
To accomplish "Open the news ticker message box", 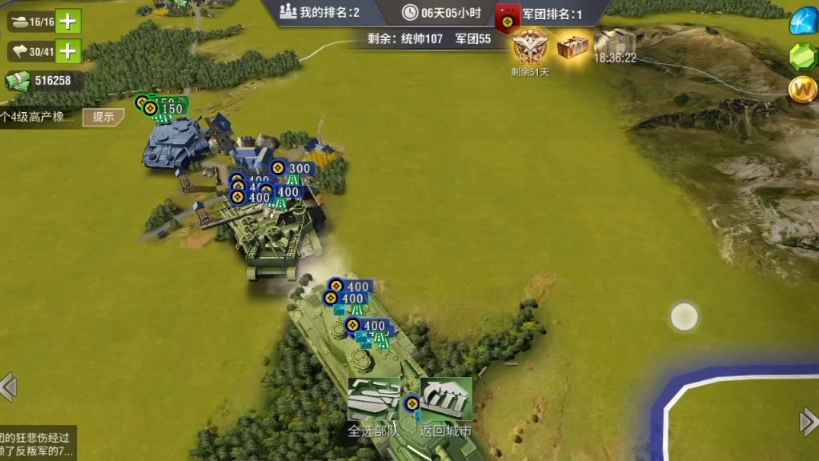I will point(37,443).
